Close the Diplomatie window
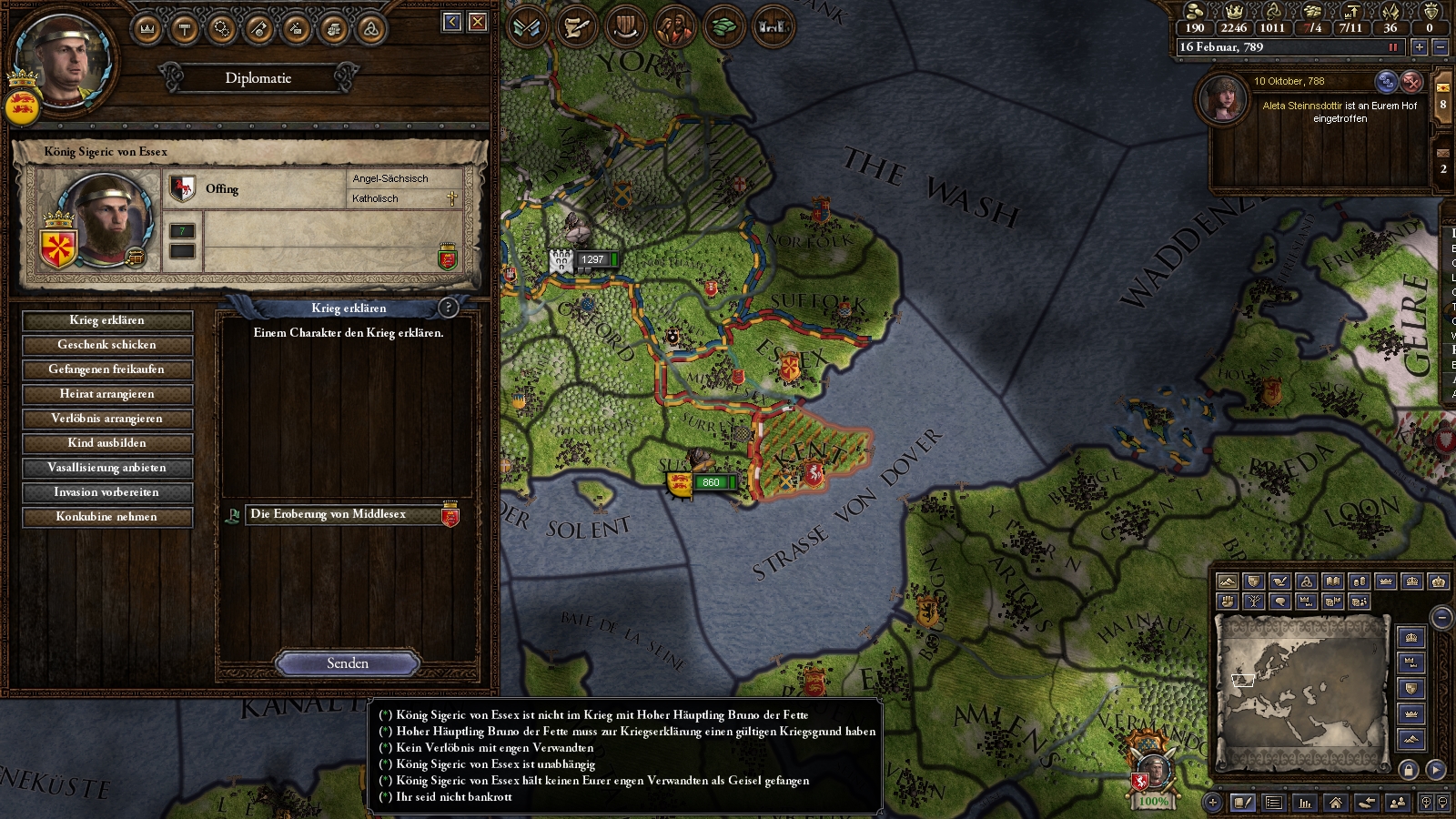The width and height of the screenshot is (1456, 819). (x=478, y=22)
